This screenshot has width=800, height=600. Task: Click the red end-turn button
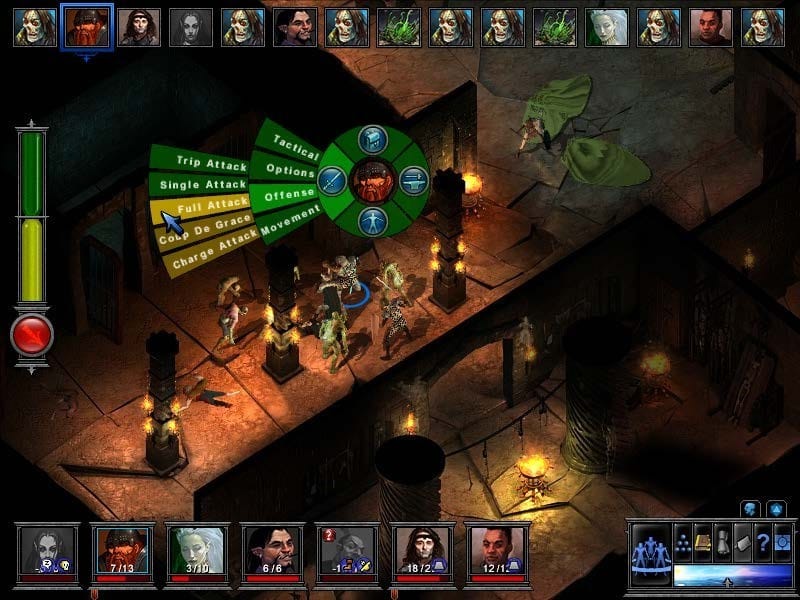point(32,336)
